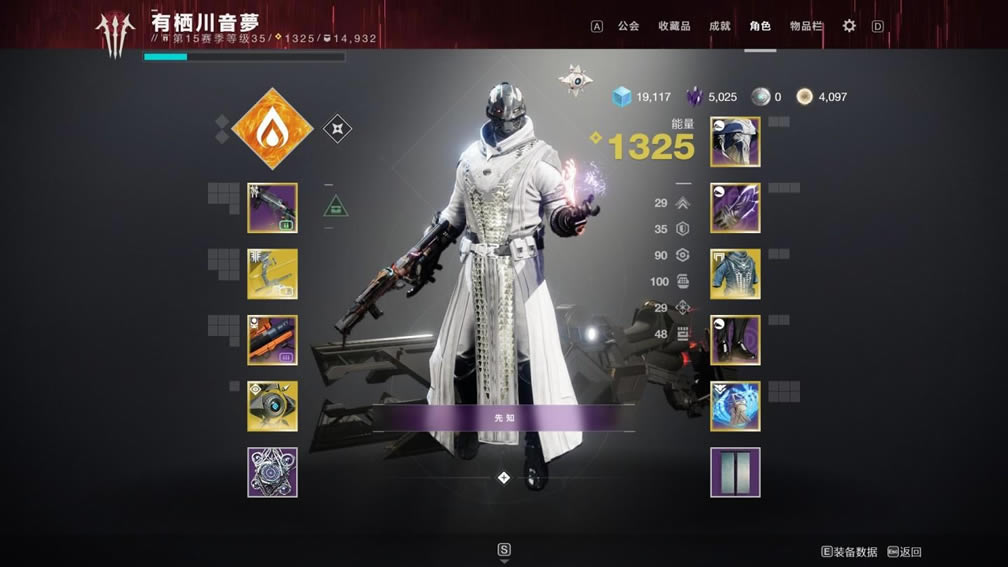Select the 角色 character tab
Viewport: 1008px width, 567px height.
click(x=760, y=26)
